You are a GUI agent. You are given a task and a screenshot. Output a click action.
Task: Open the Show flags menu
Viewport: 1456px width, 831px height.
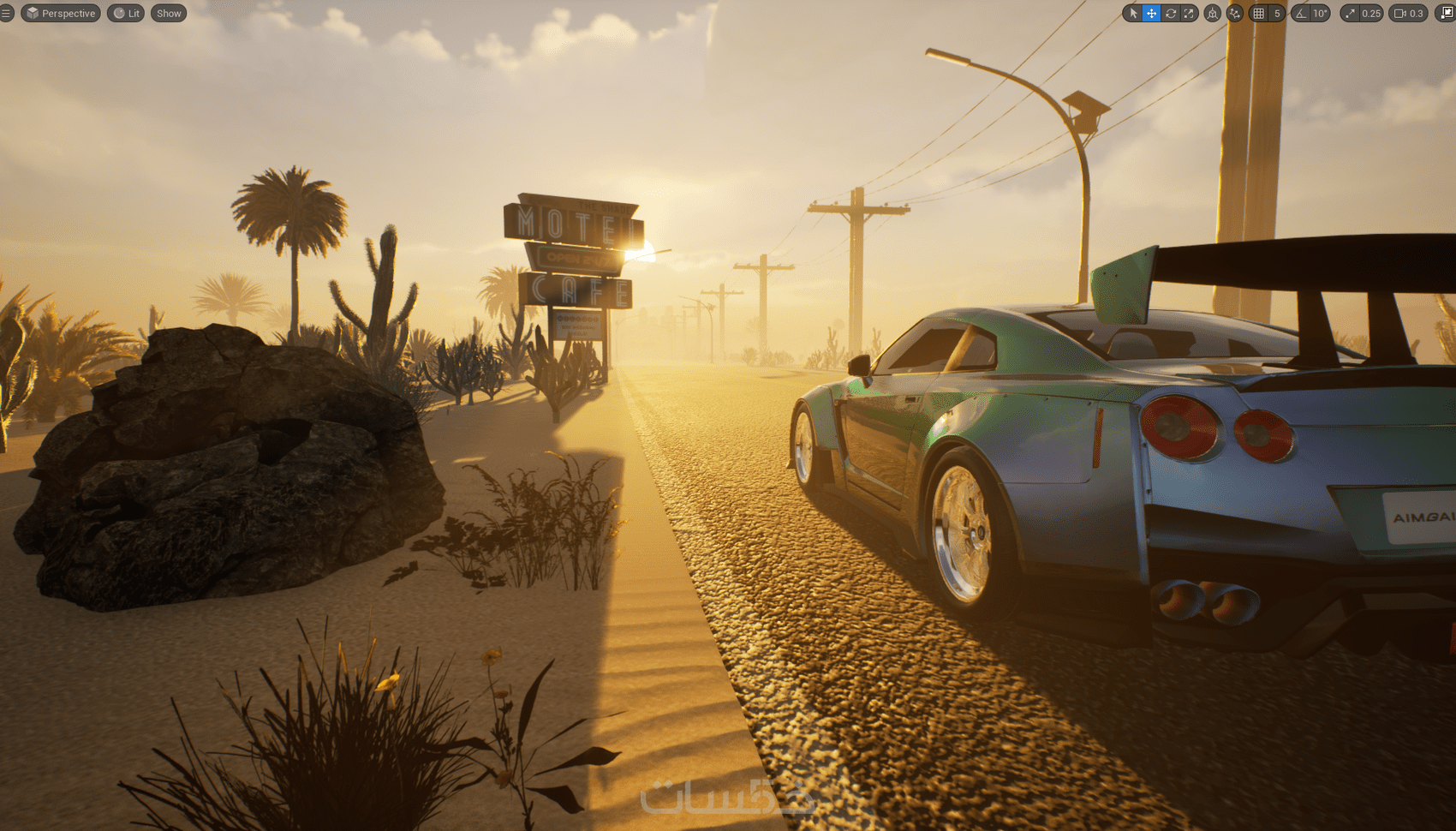(x=169, y=14)
